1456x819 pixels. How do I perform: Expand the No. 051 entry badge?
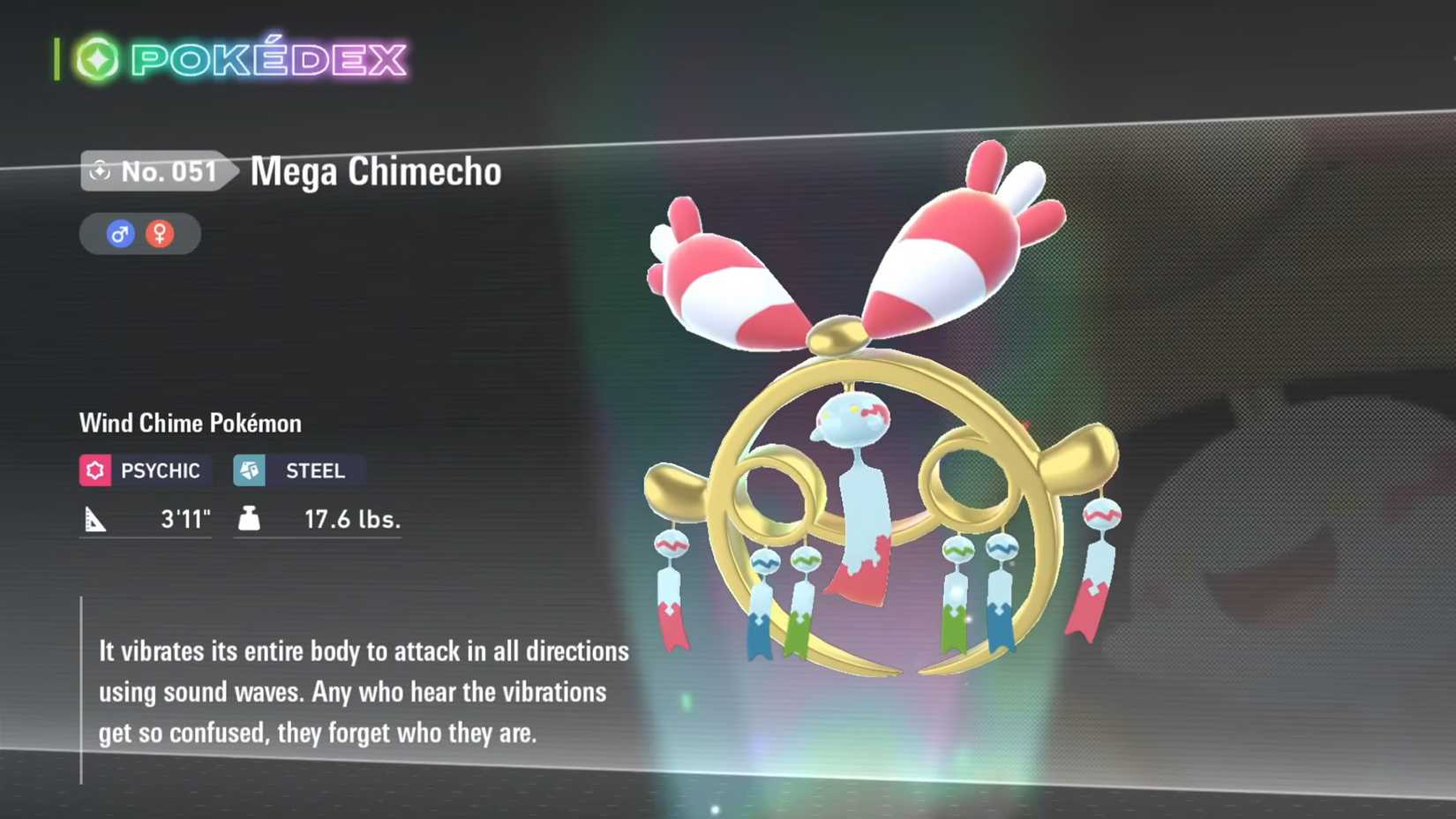[x=150, y=172]
